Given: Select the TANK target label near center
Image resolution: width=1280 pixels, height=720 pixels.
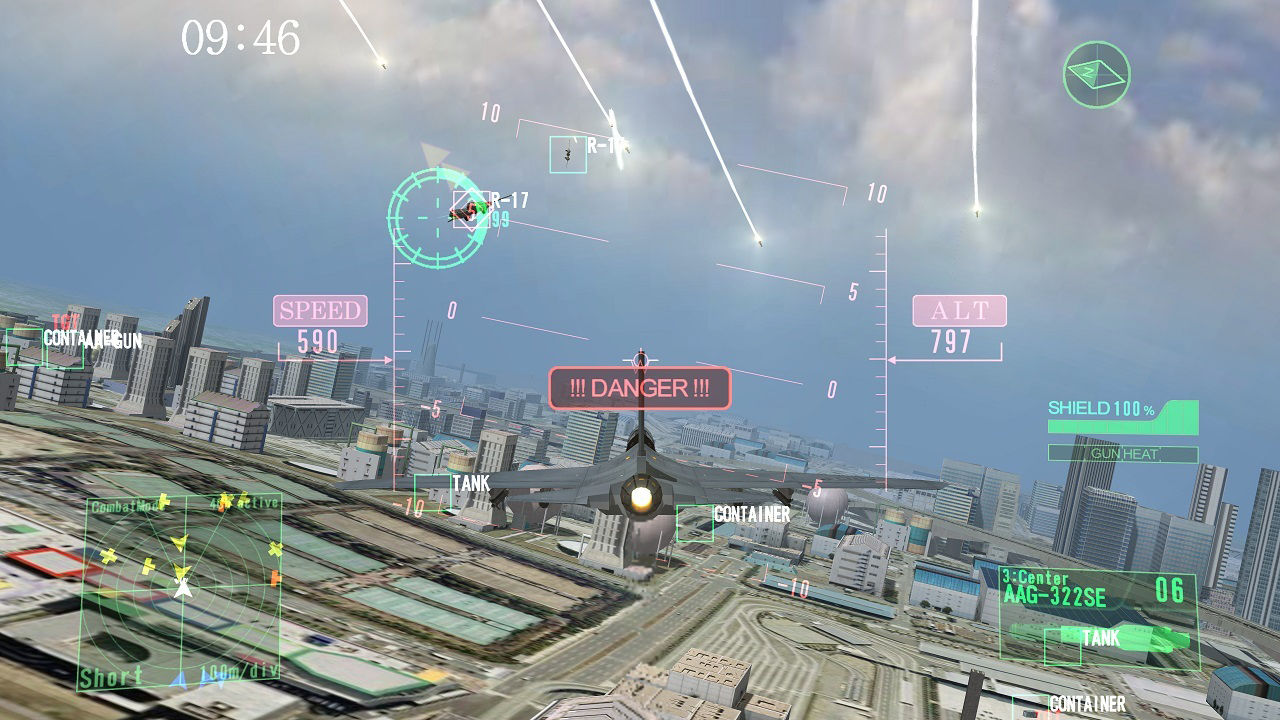Looking at the screenshot, I should (471, 481).
